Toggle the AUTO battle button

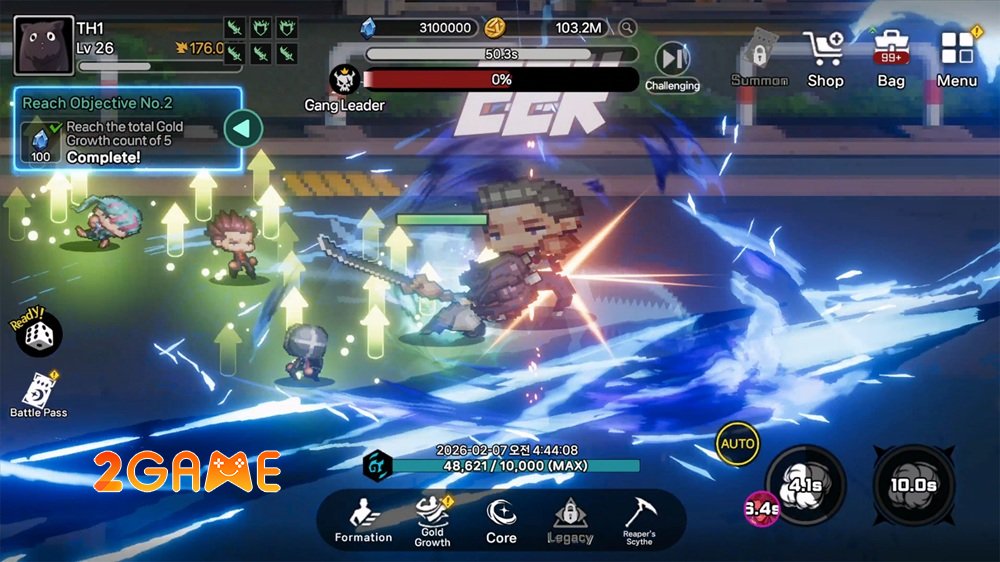pos(738,444)
